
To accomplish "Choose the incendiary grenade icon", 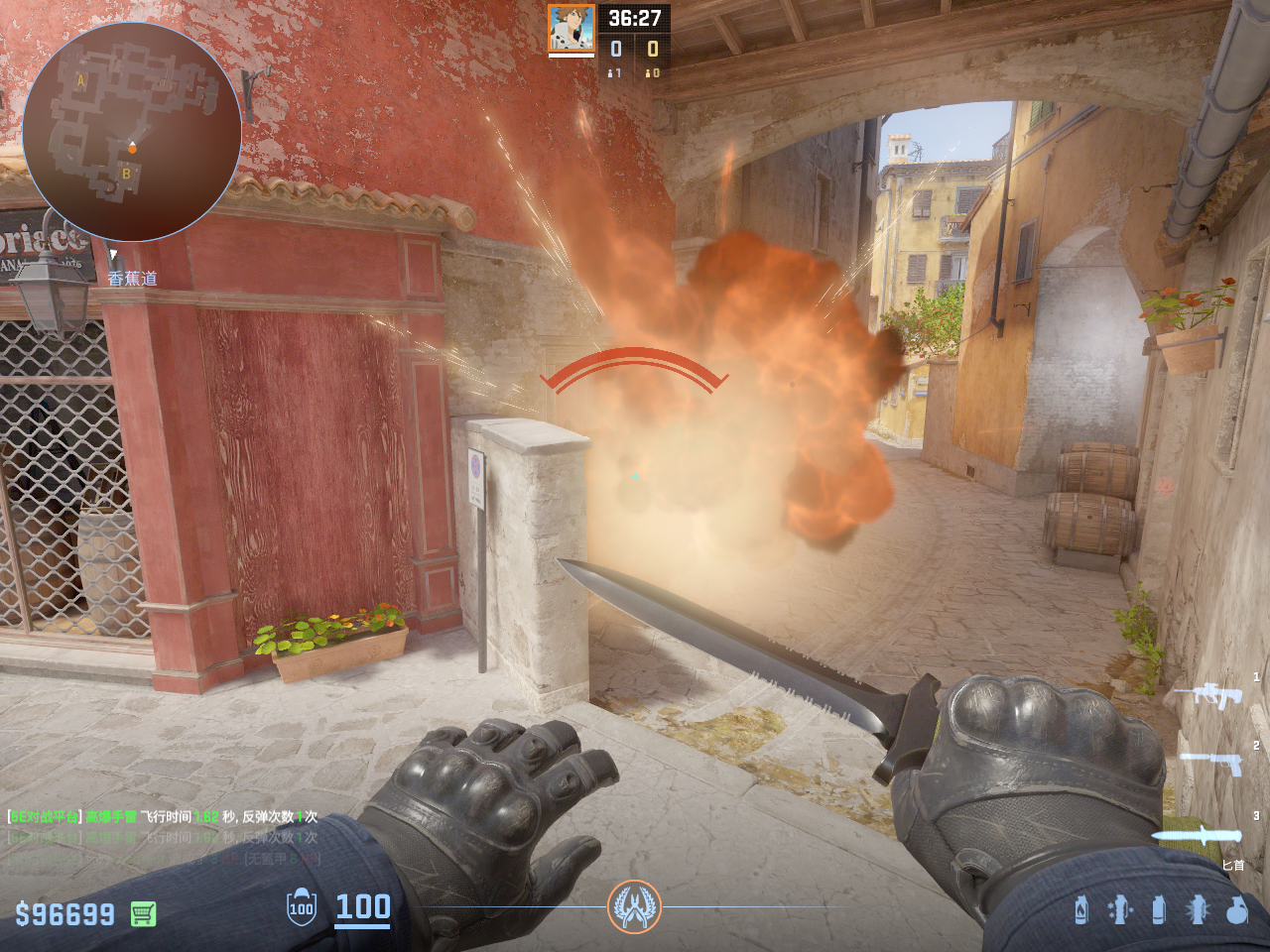I will pos(1081,909).
